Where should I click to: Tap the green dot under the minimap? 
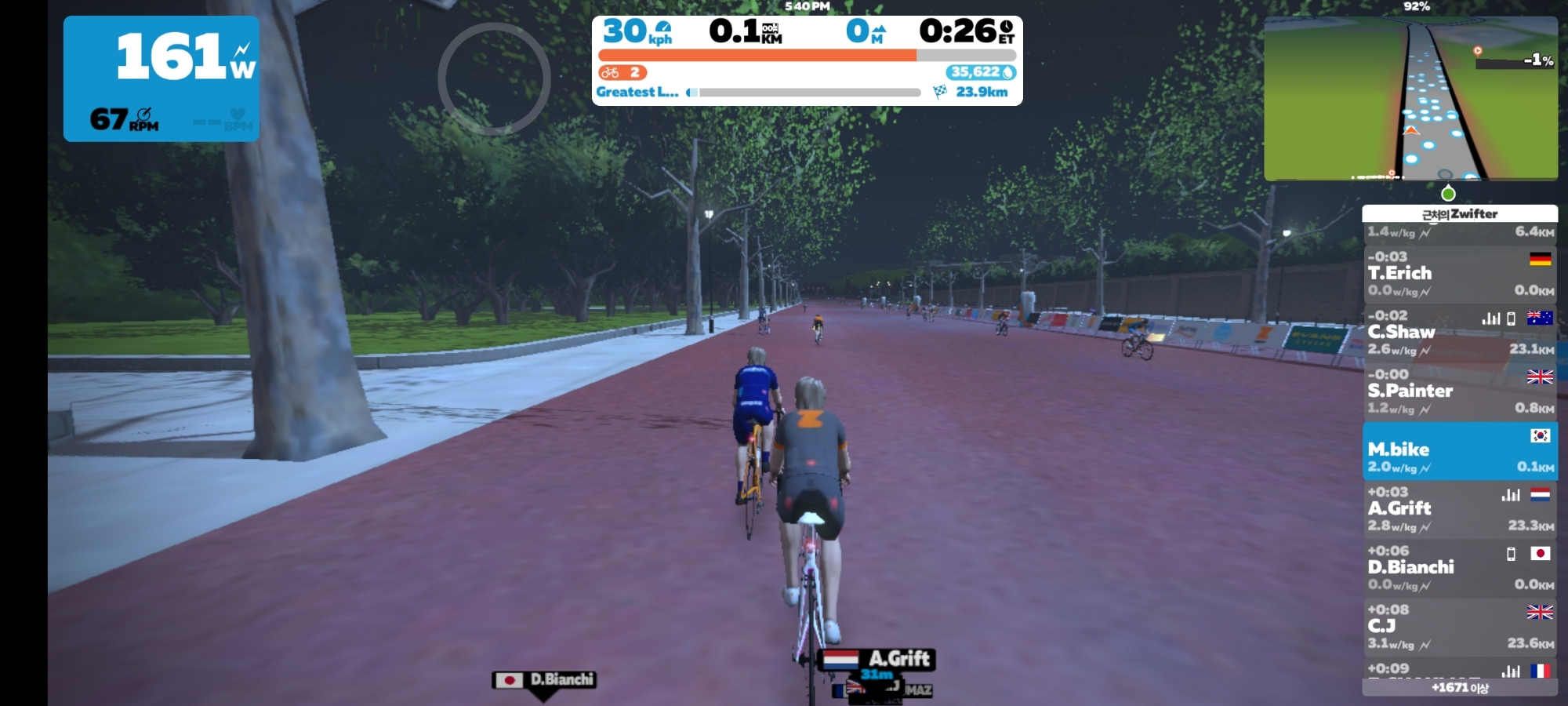tap(1448, 193)
